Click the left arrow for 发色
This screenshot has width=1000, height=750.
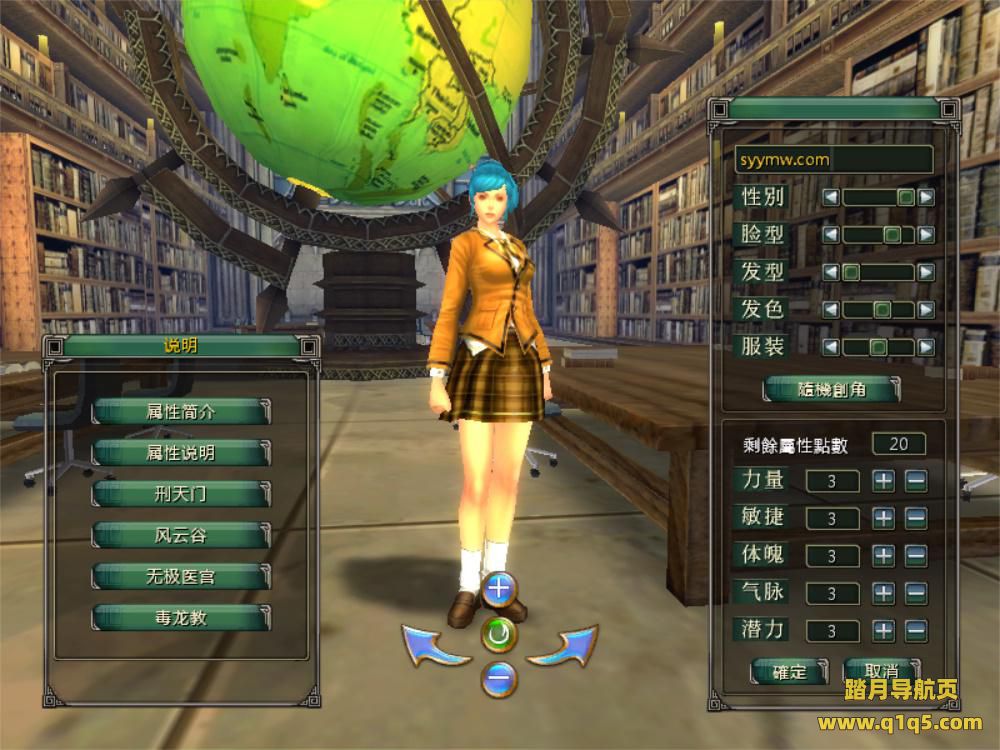(830, 310)
